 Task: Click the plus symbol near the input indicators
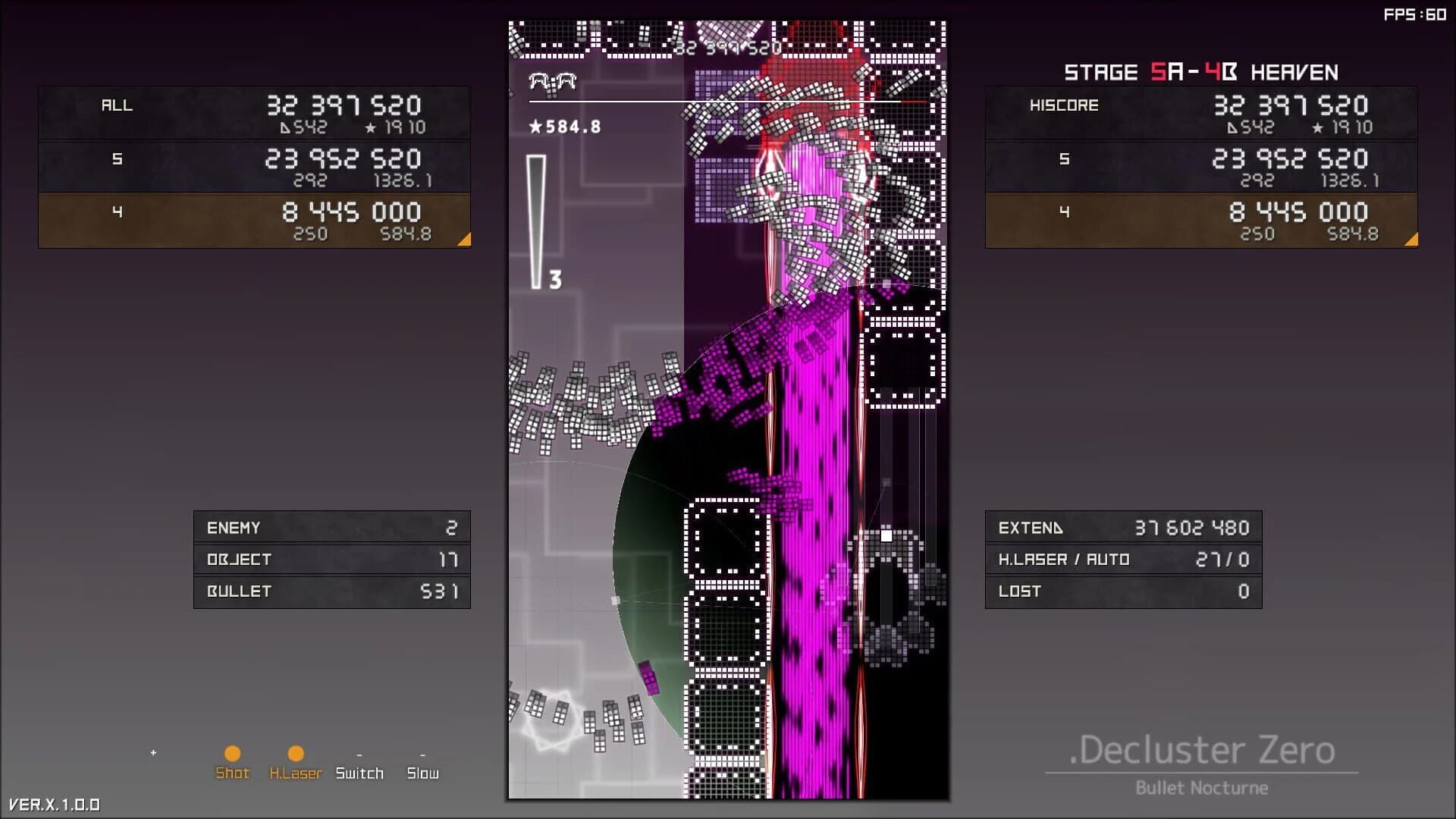point(152,753)
